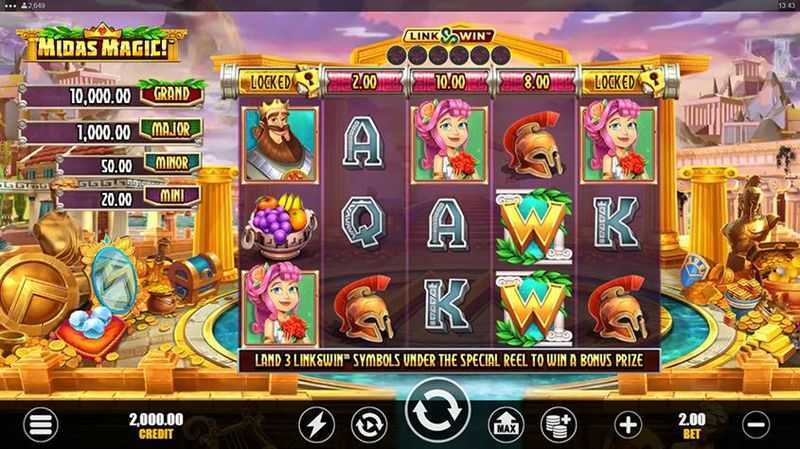Open the coin stack bet options
The image size is (800, 449).
click(x=558, y=425)
